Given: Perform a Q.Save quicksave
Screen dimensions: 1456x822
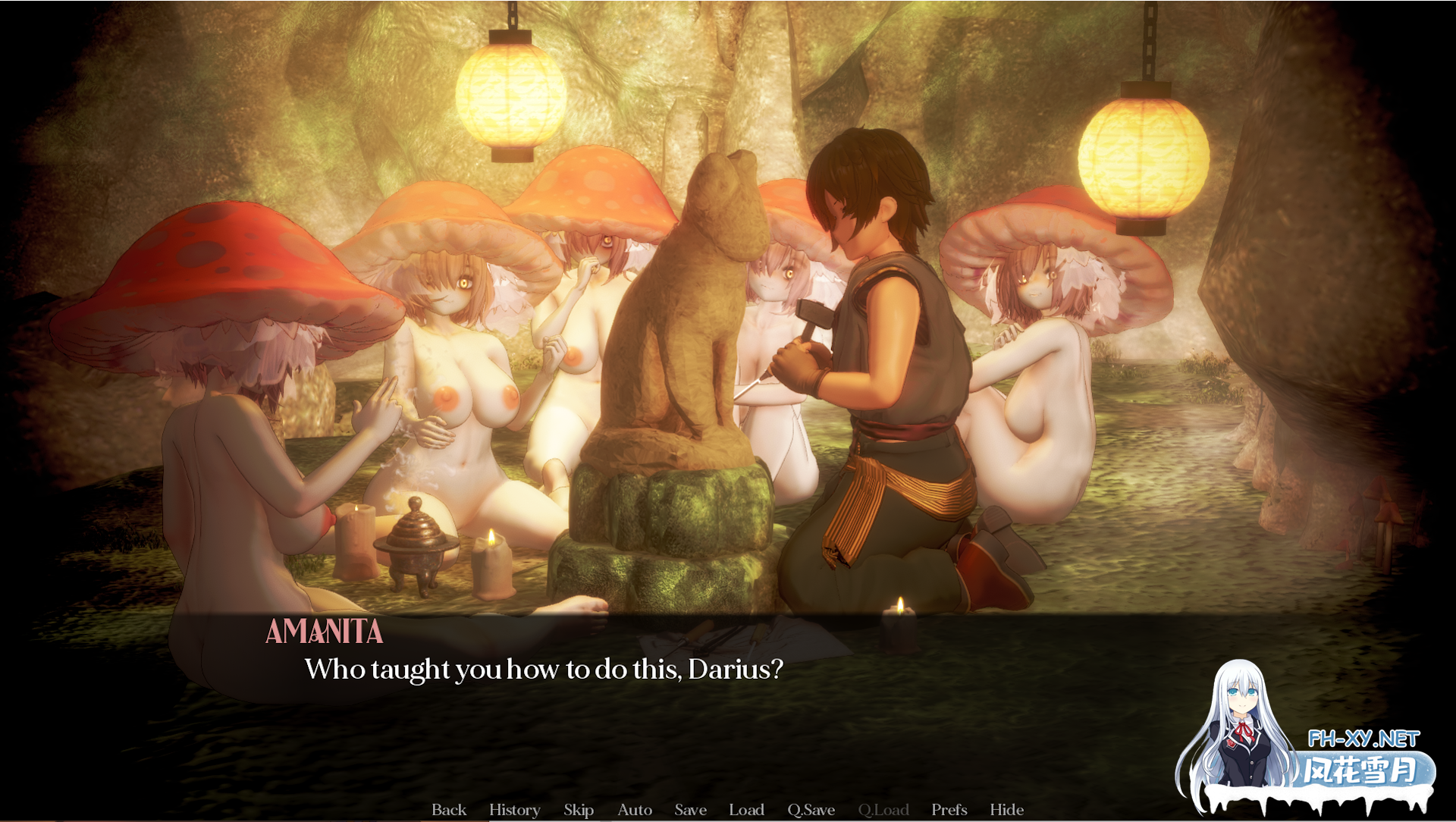Looking at the screenshot, I should tap(811, 810).
